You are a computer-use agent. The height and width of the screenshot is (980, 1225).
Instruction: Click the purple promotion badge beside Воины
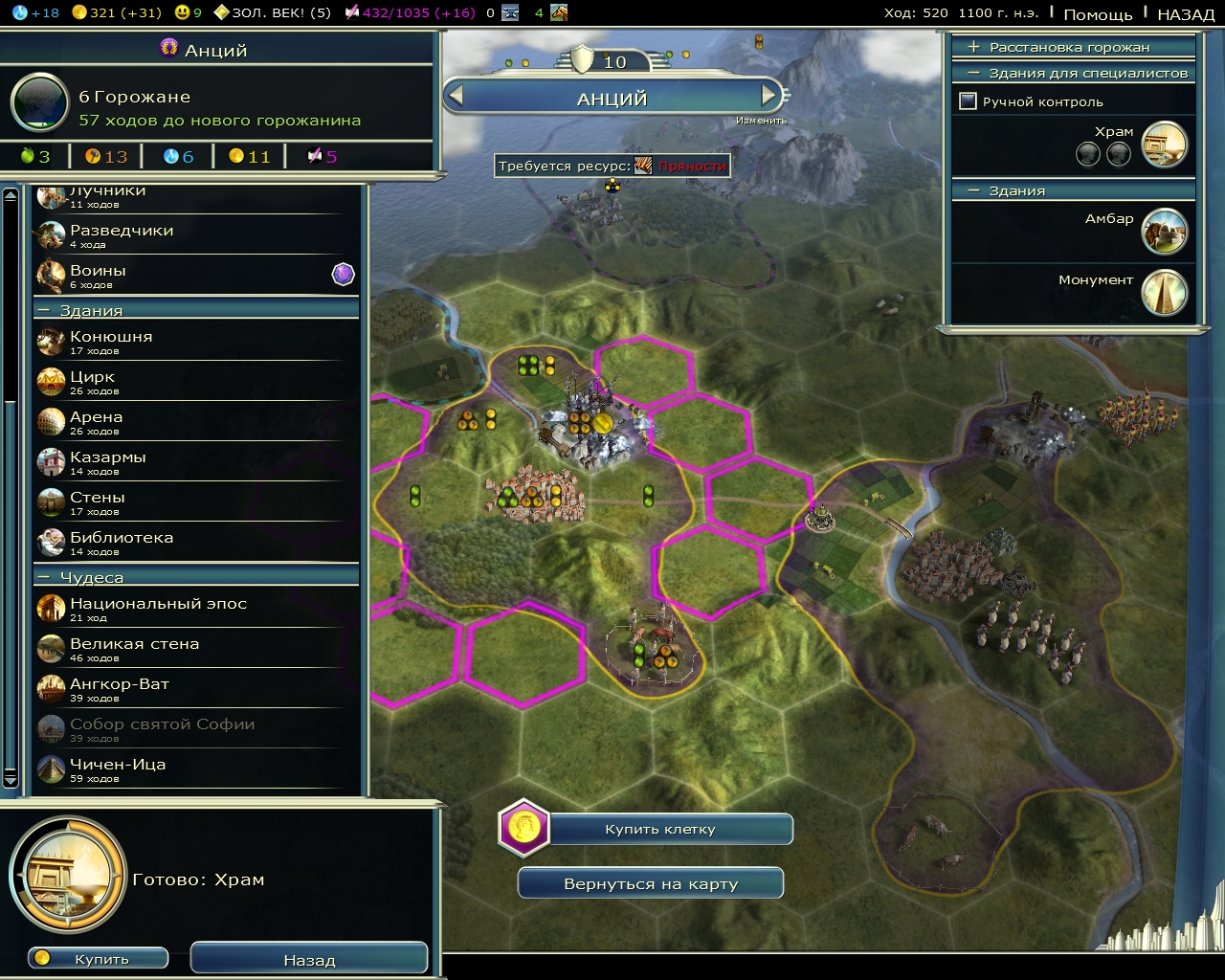(342, 274)
